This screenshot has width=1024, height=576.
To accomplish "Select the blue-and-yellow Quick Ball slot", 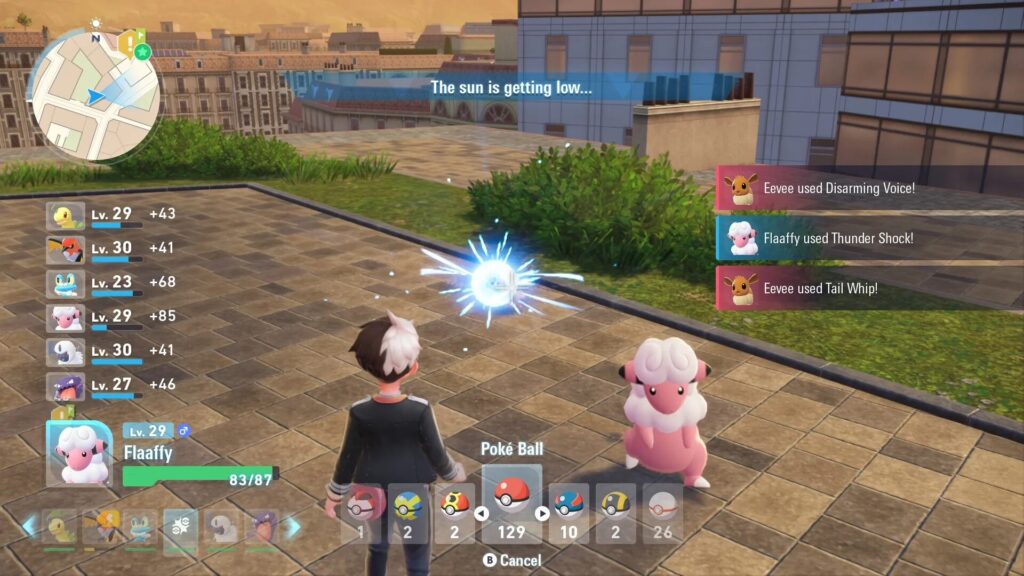I will (x=408, y=511).
